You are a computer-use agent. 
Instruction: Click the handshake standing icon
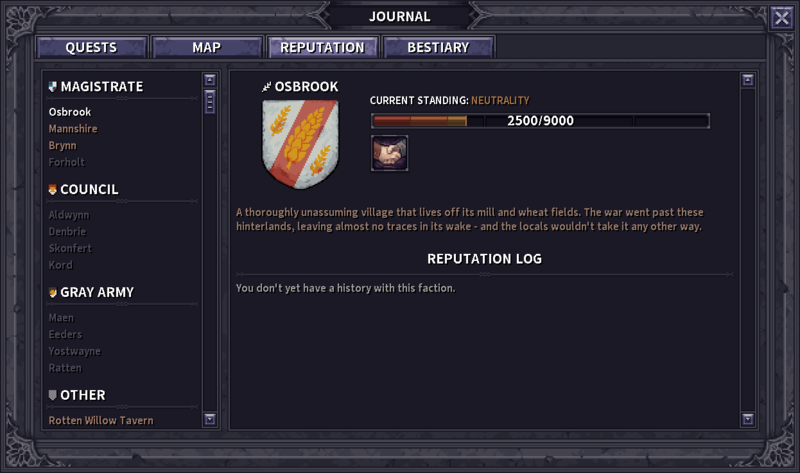[389, 153]
